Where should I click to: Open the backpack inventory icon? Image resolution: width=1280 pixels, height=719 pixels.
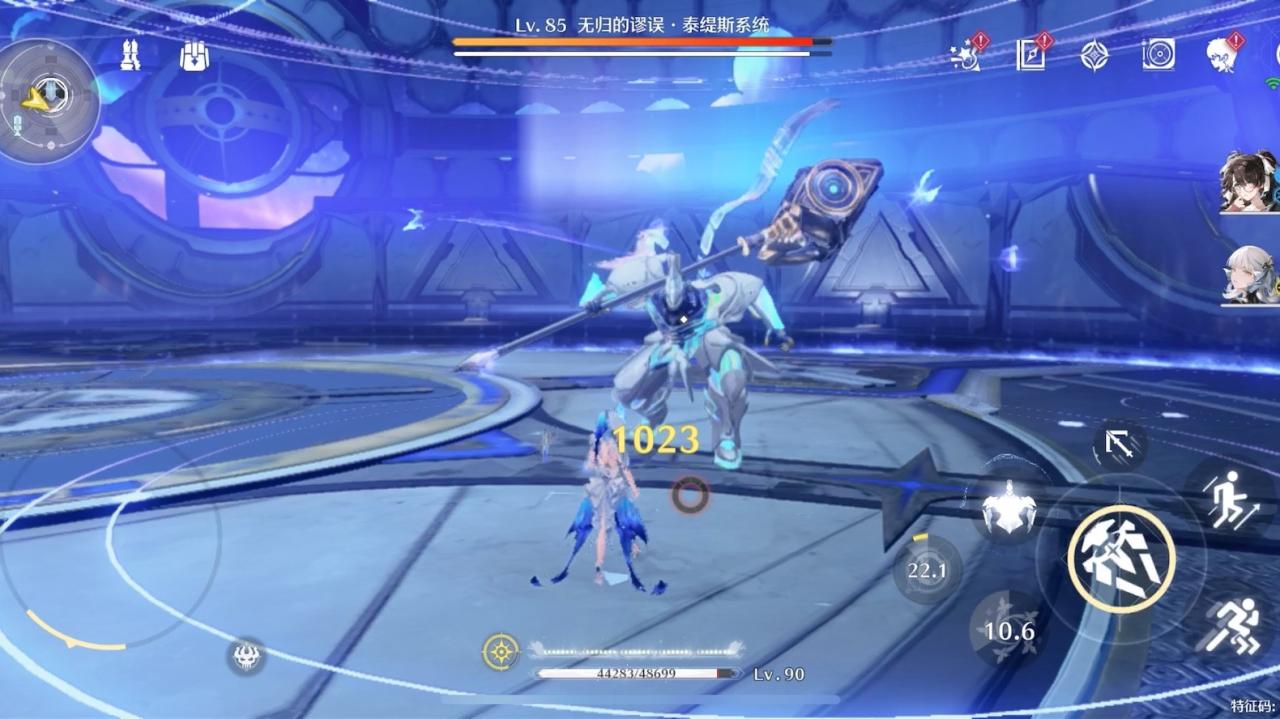point(195,56)
